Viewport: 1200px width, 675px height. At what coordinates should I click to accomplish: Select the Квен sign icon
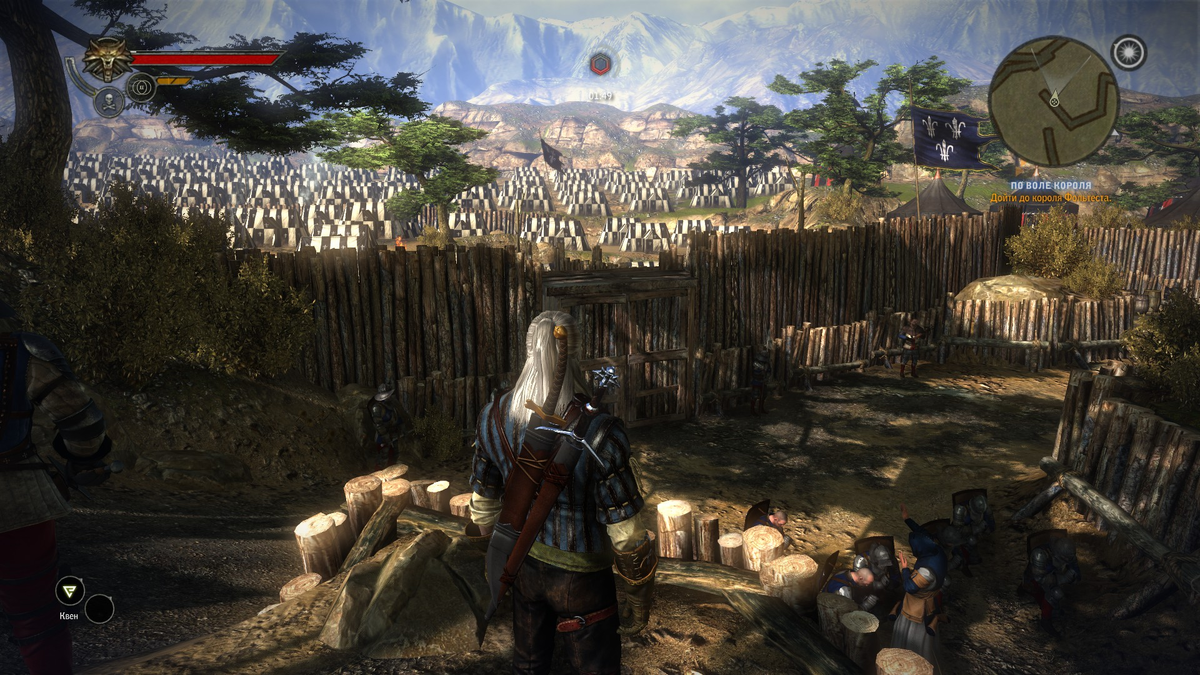click(x=69, y=591)
